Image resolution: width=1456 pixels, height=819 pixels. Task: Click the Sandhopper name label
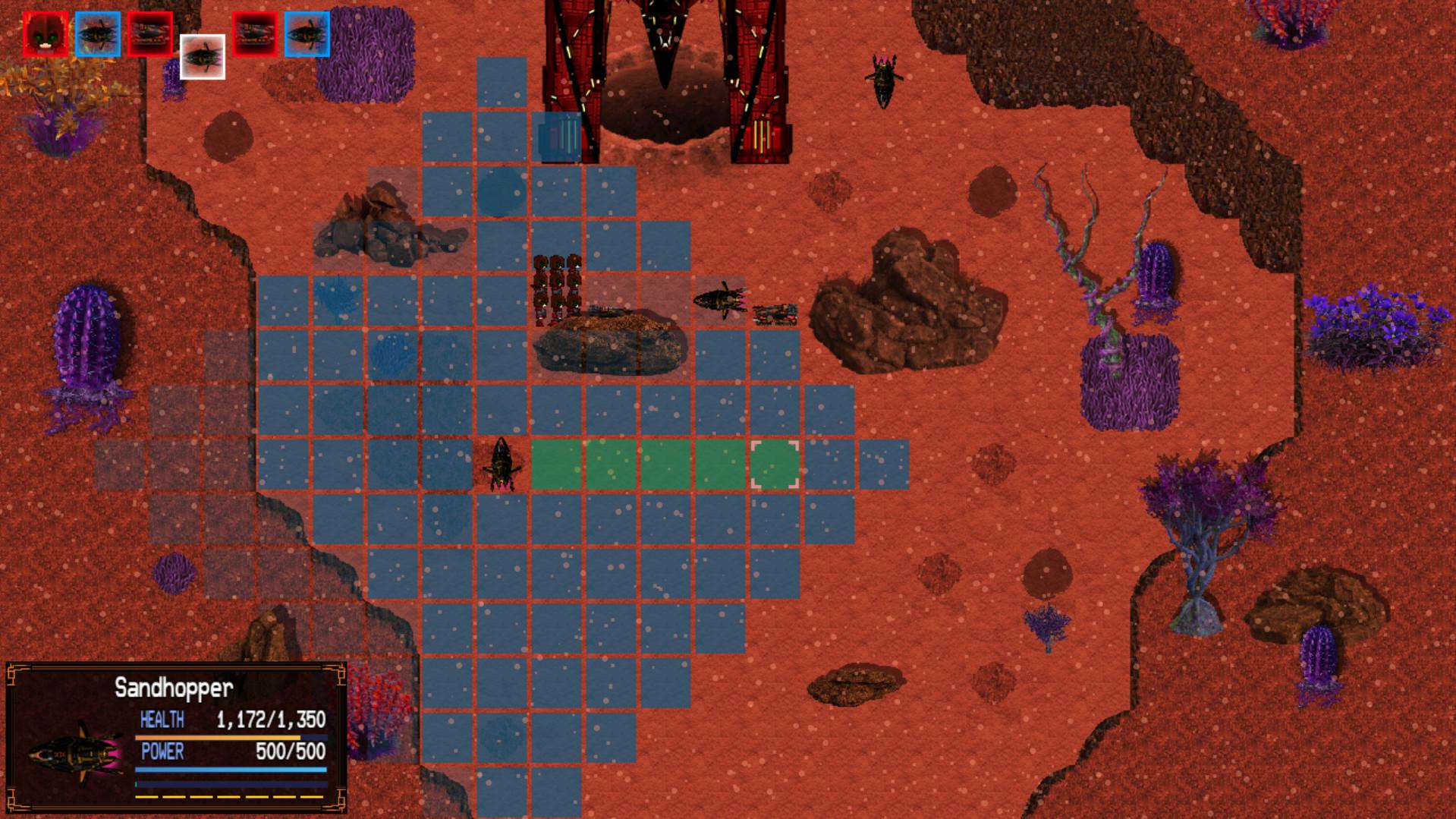coord(174,689)
